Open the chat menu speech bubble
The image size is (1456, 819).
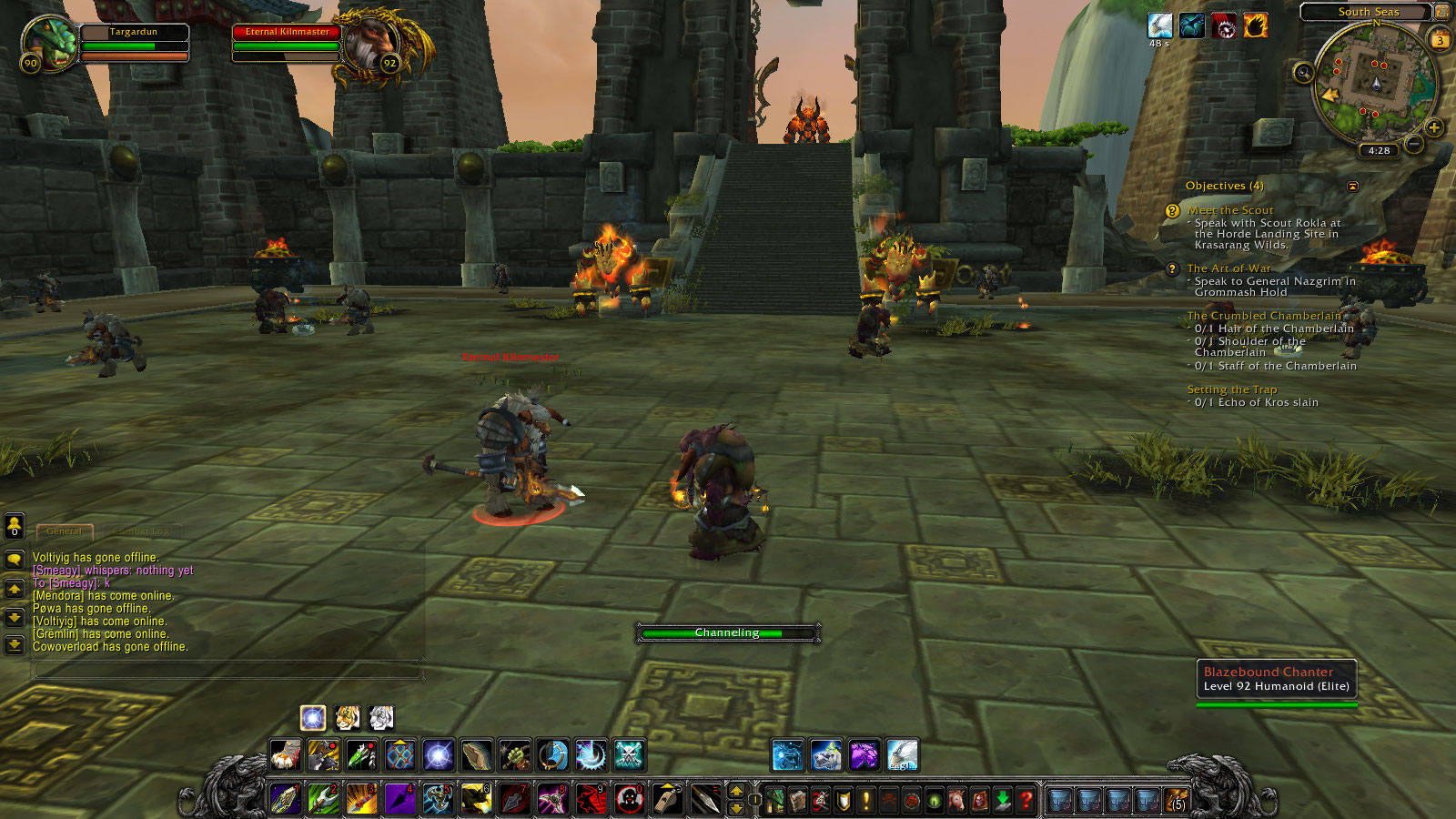[x=14, y=561]
